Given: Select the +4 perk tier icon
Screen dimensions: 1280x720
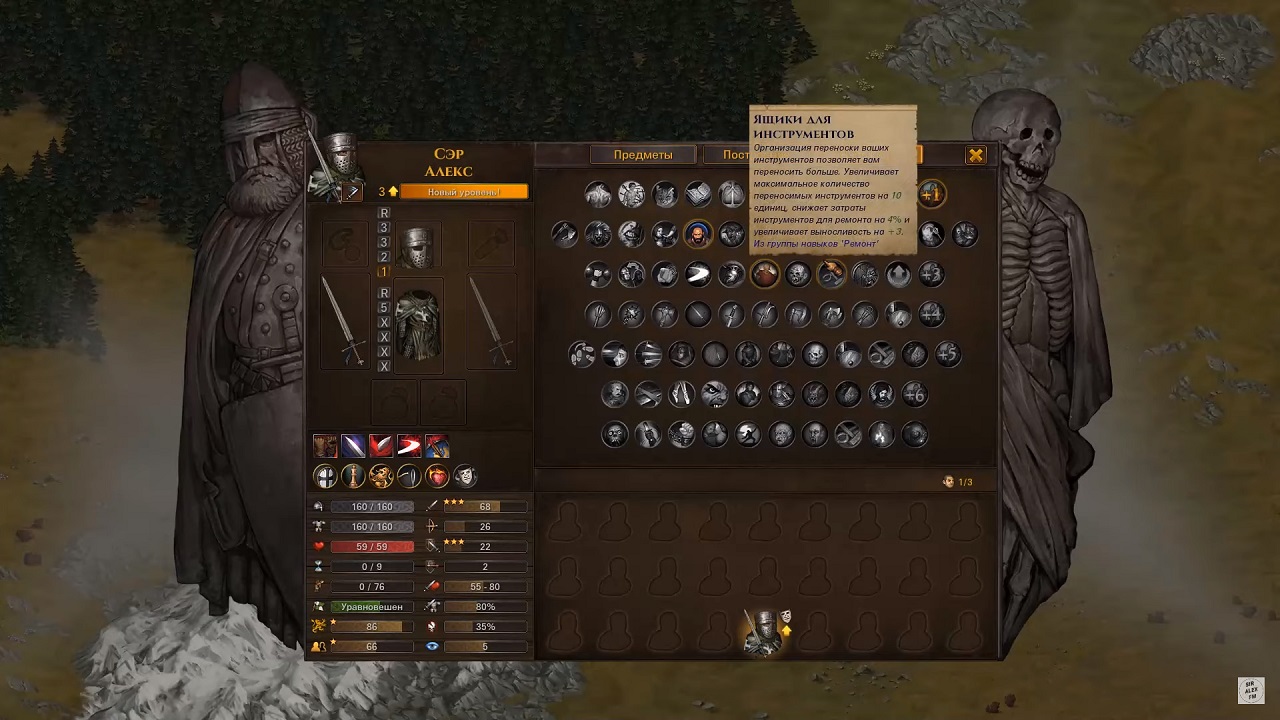Looking at the screenshot, I should point(931,314).
